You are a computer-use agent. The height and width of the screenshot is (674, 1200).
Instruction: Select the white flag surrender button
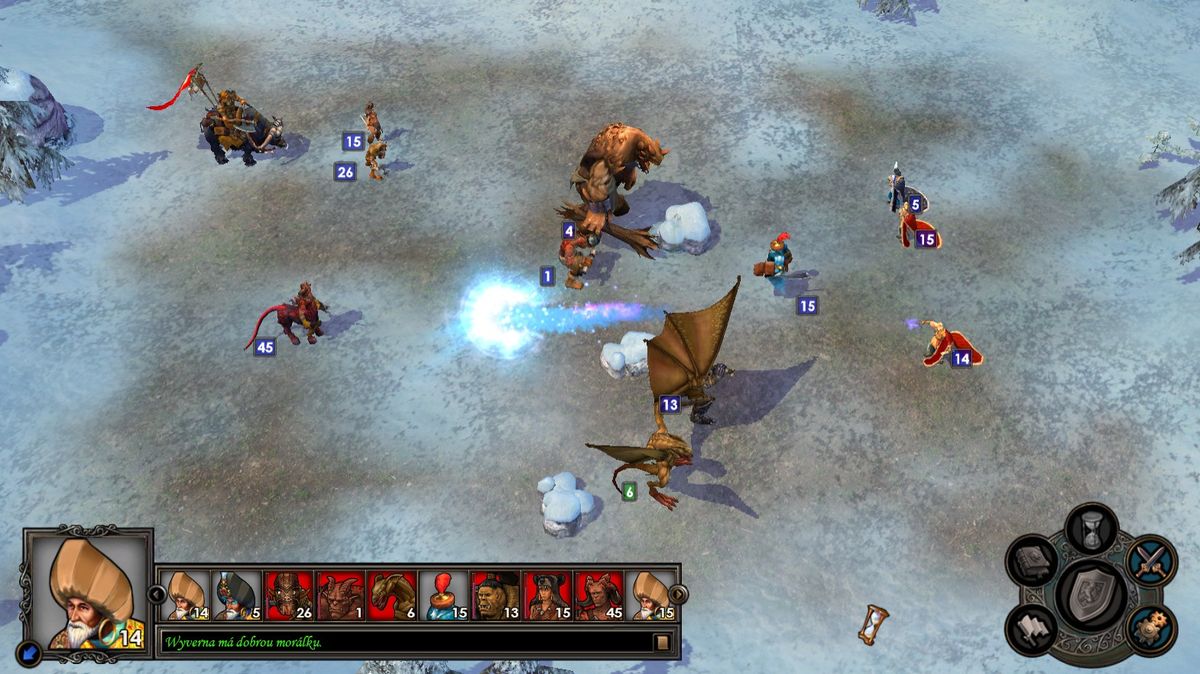[x=1032, y=627]
